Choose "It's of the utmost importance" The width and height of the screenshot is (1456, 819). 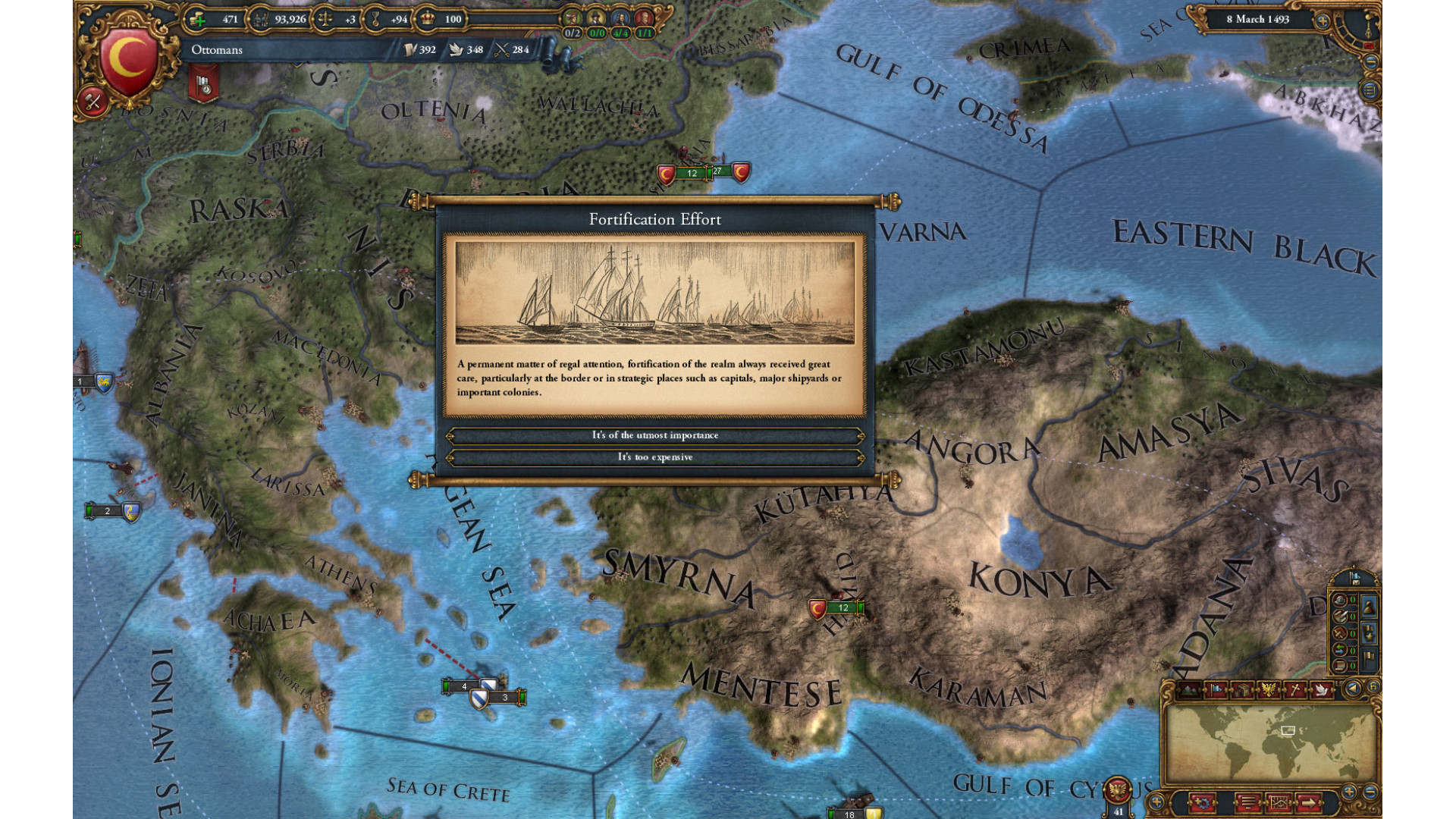point(655,435)
